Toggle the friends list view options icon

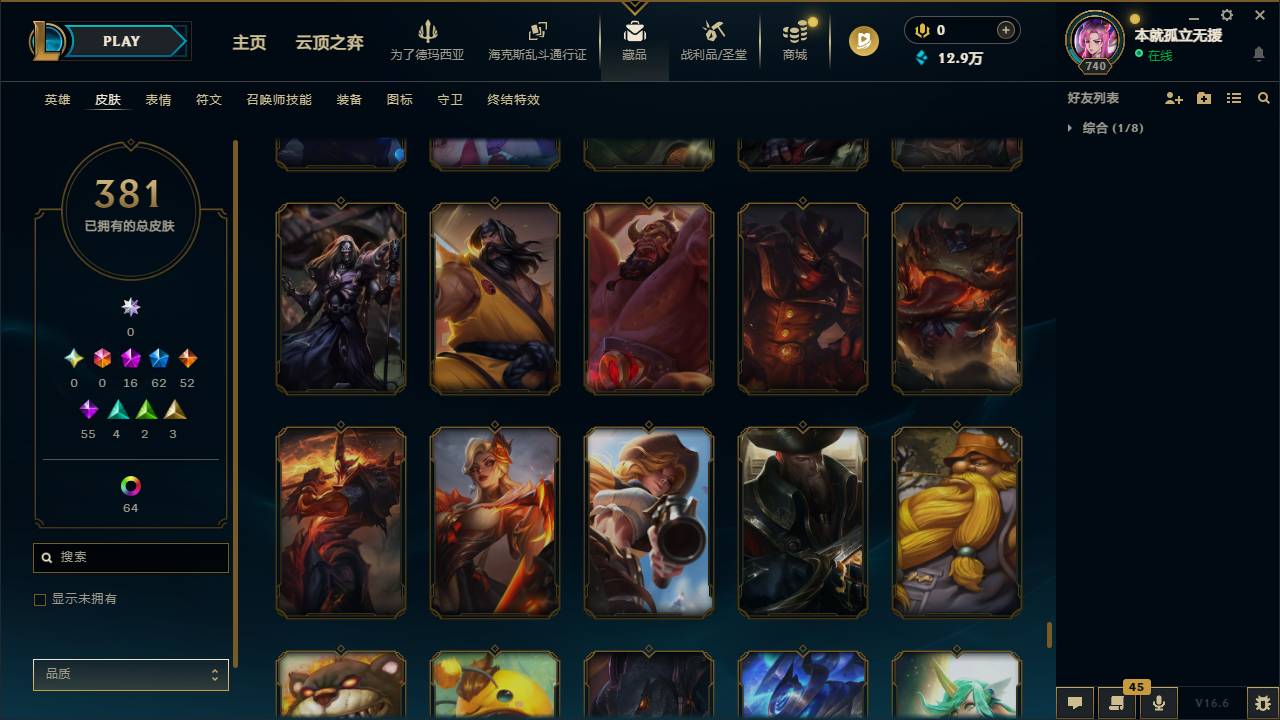[1233, 97]
